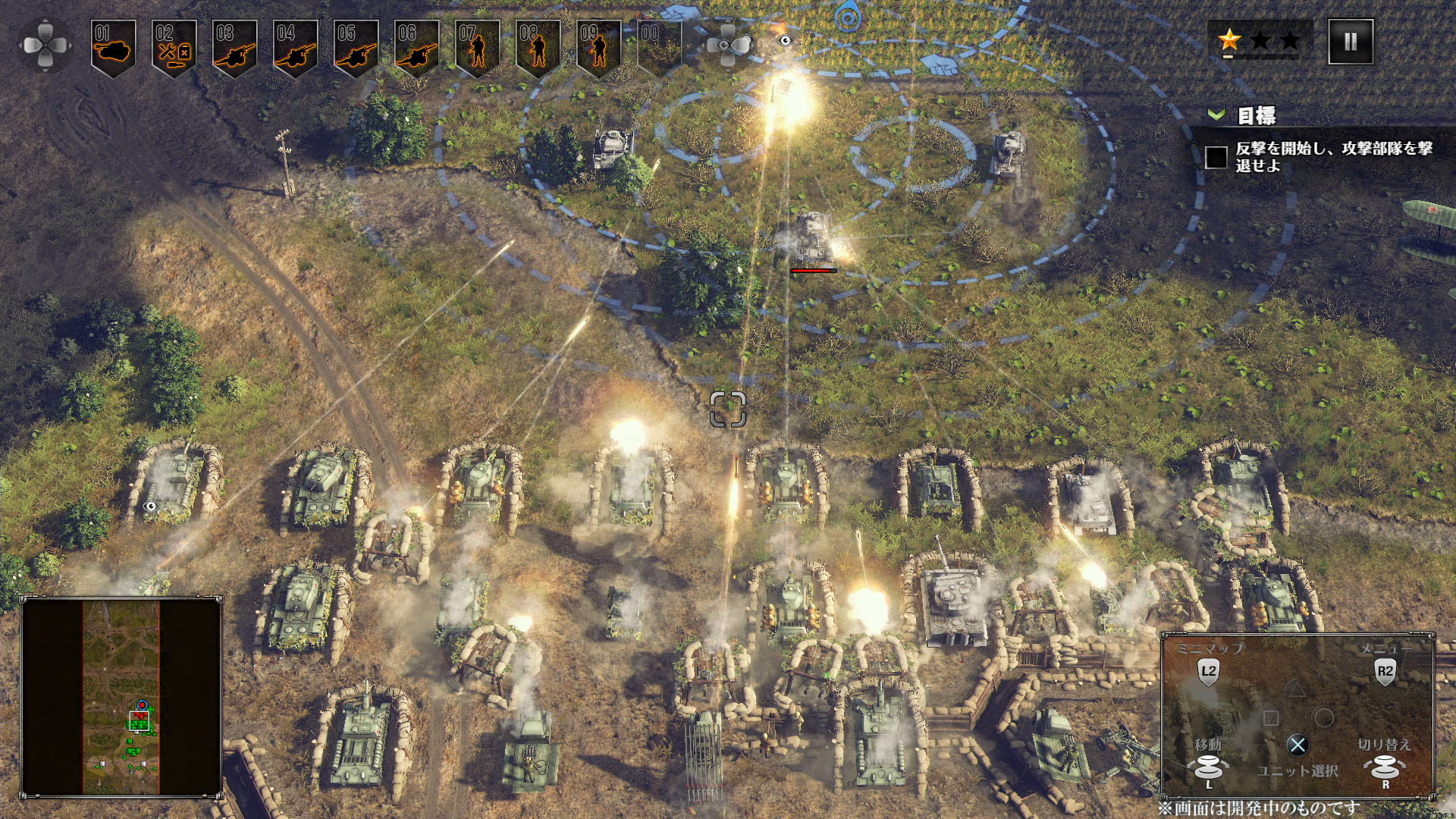1456x819 pixels.
Task: Select infantry group 07
Action: (478, 48)
